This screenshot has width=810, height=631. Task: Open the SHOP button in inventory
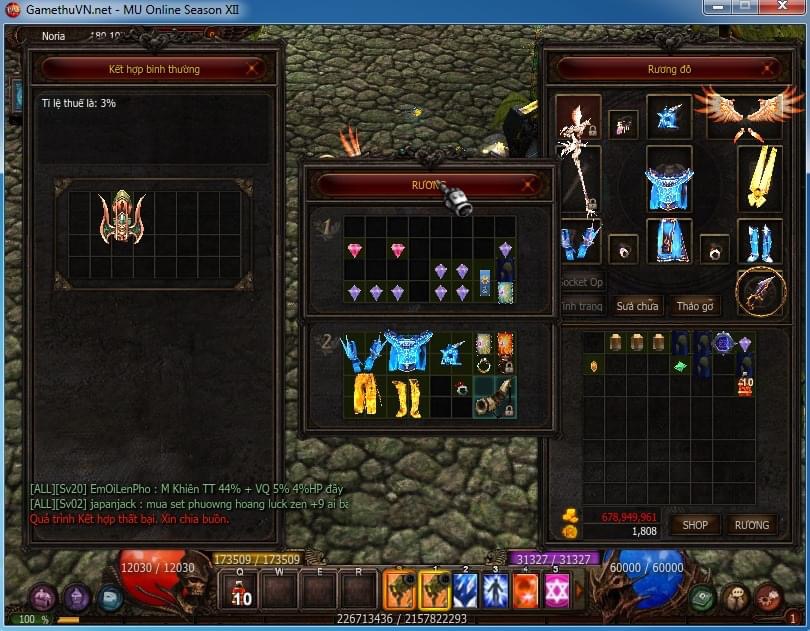(695, 524)
